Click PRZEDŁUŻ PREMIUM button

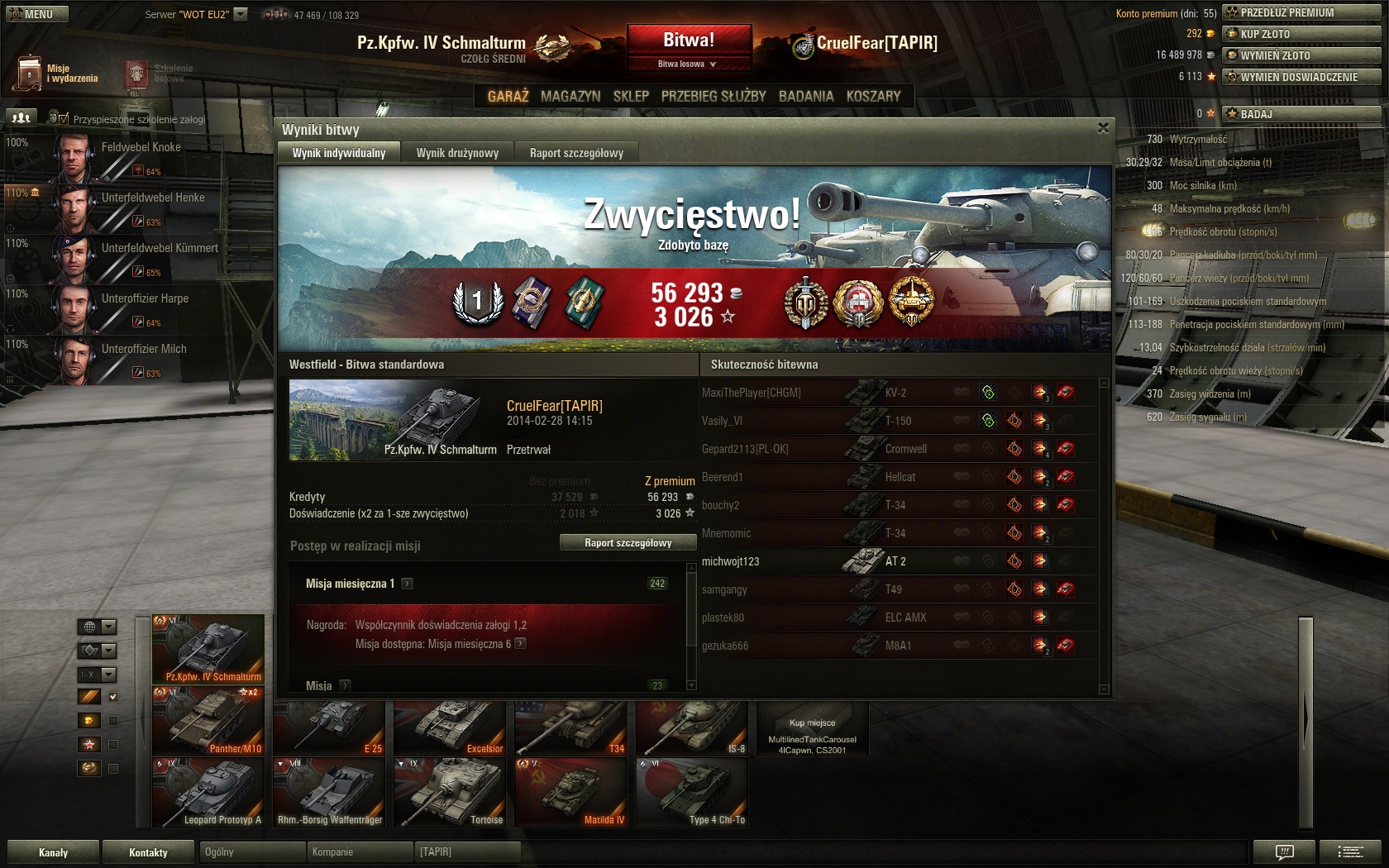(x=1301, y=12)
